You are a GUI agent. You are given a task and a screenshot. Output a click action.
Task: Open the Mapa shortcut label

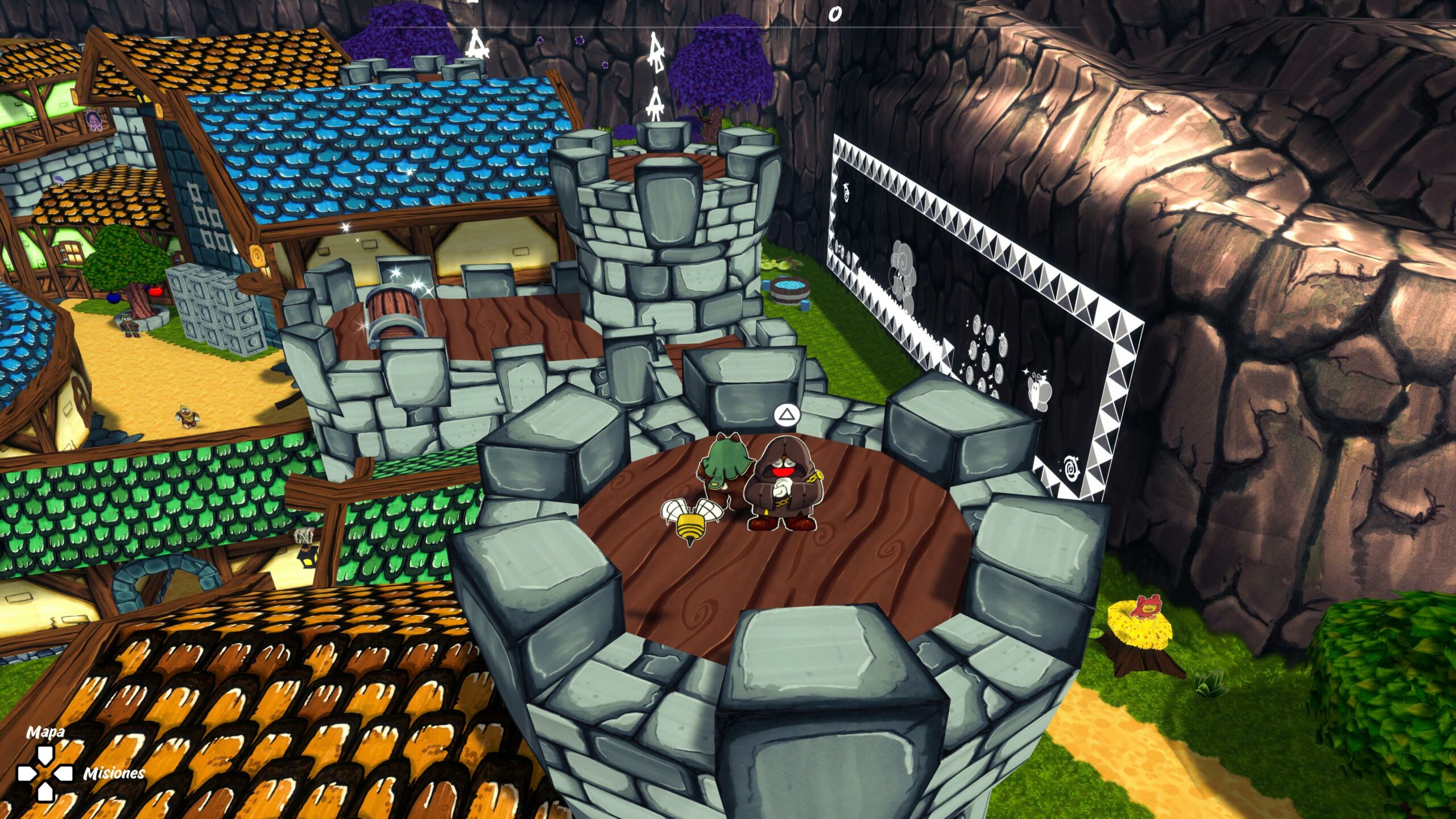(45, 732)
